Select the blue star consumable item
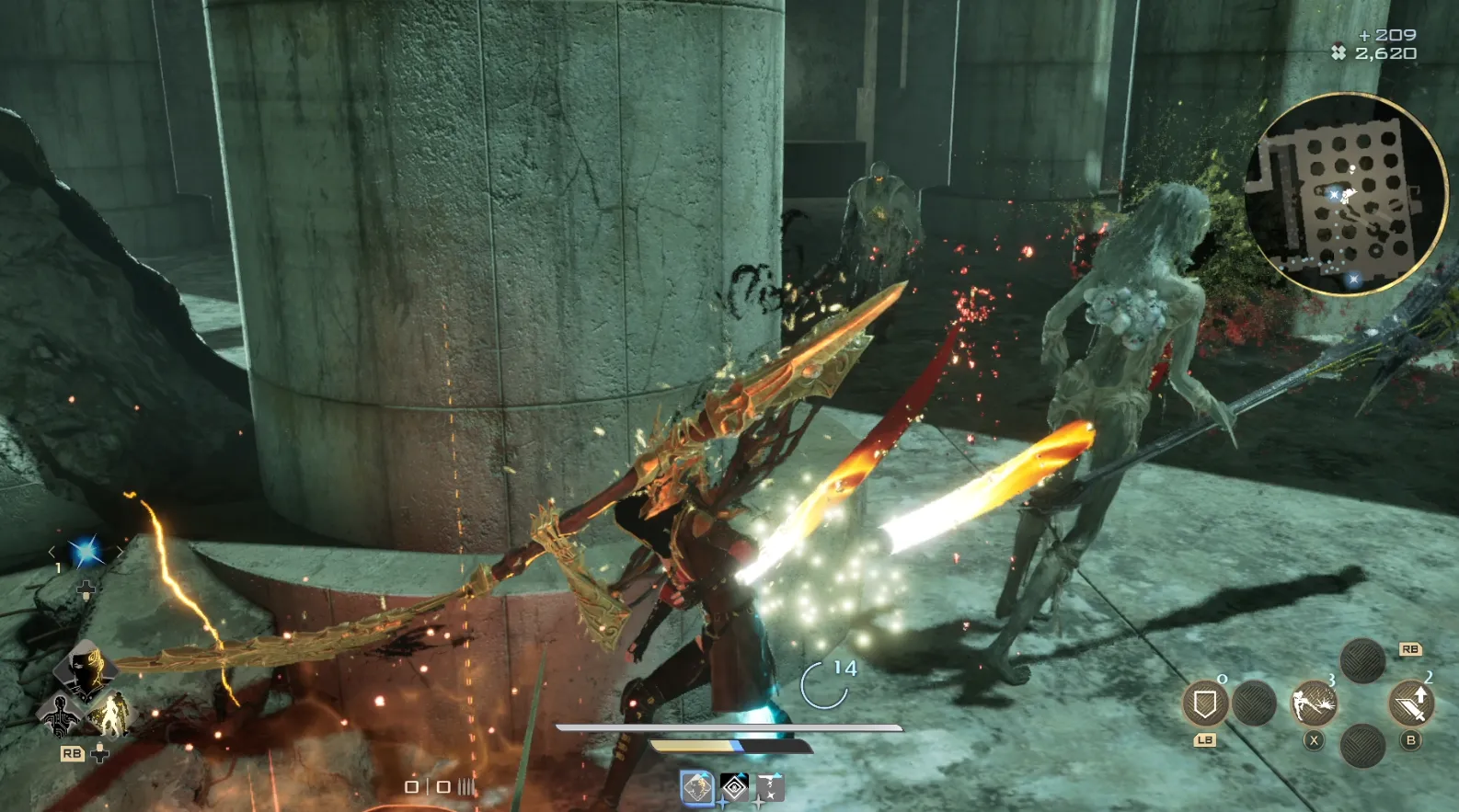 click(x=86, y=552)
